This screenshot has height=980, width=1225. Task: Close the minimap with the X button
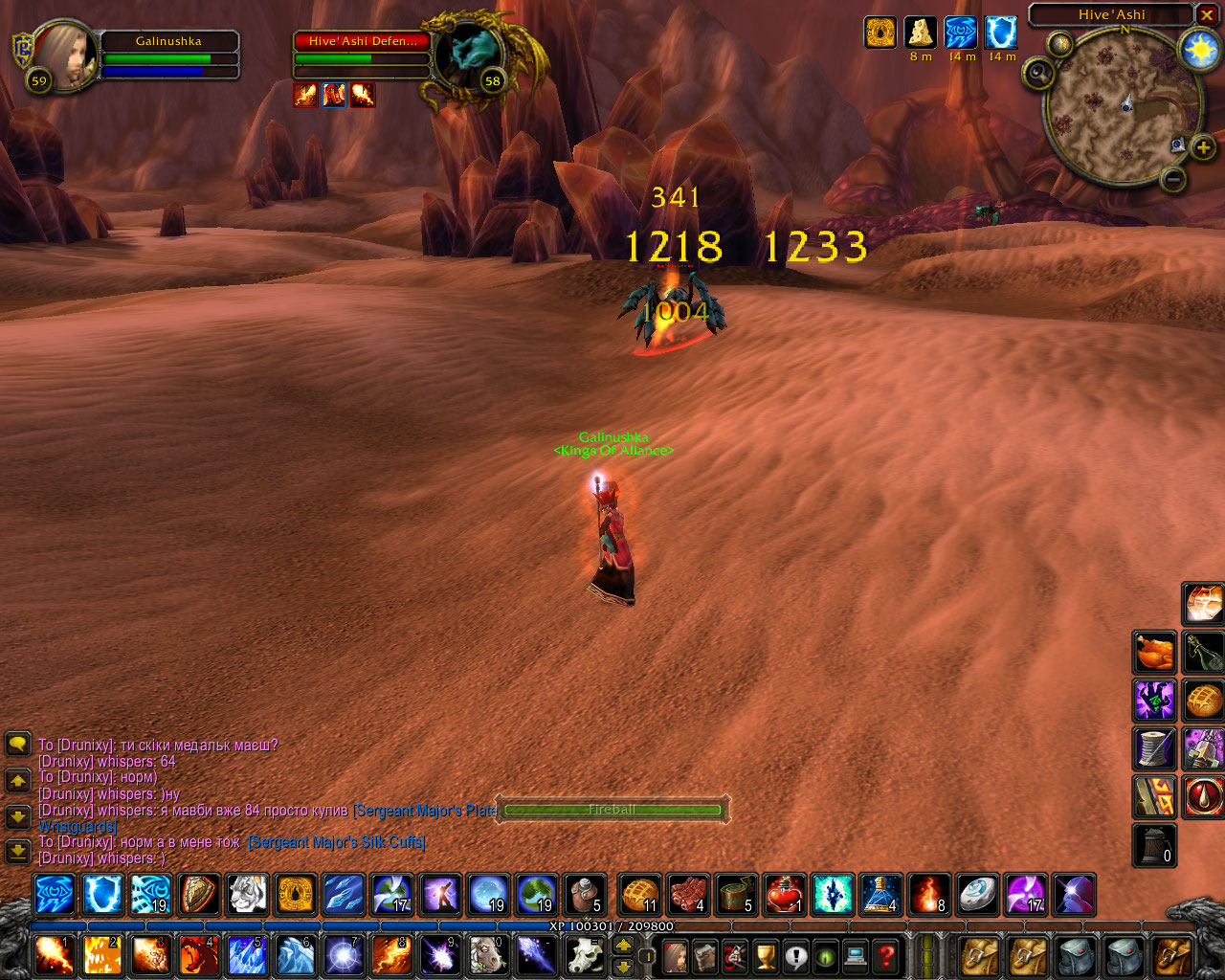(x=1207, y=15)
